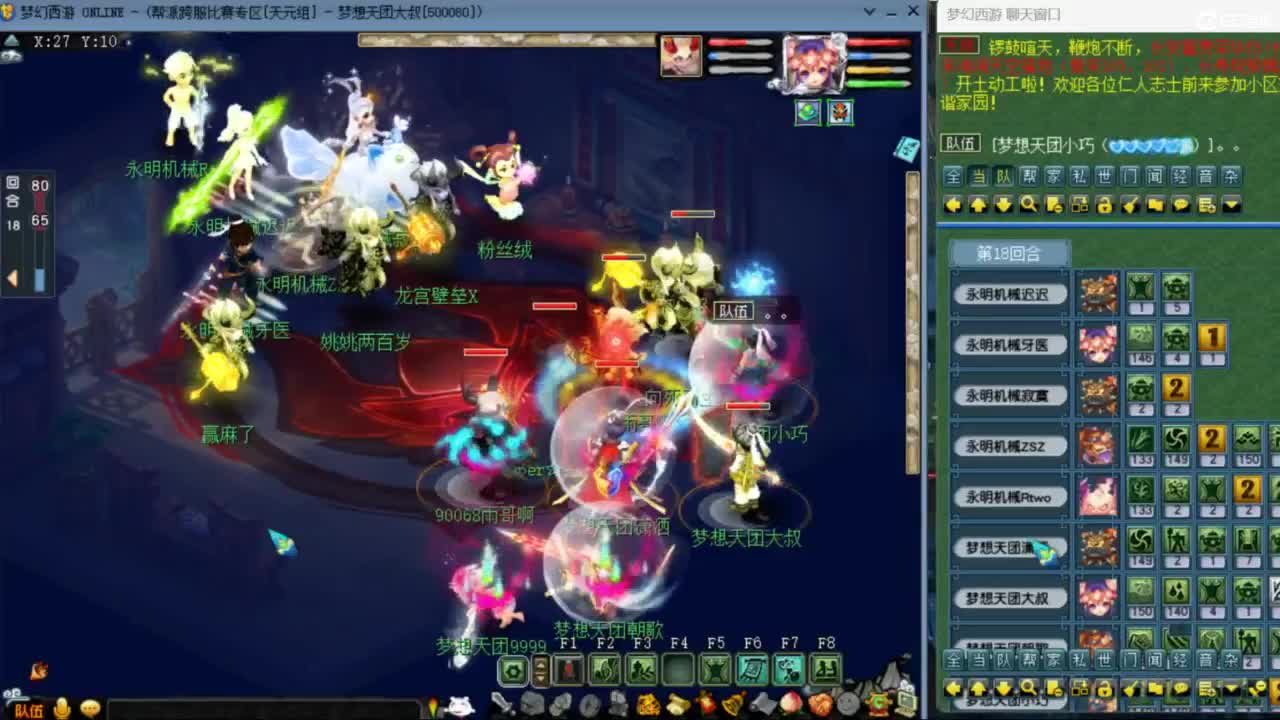Click the F7 skill icon in the action bar
This screenshot has height=720, width=1280.
(787, 670)
